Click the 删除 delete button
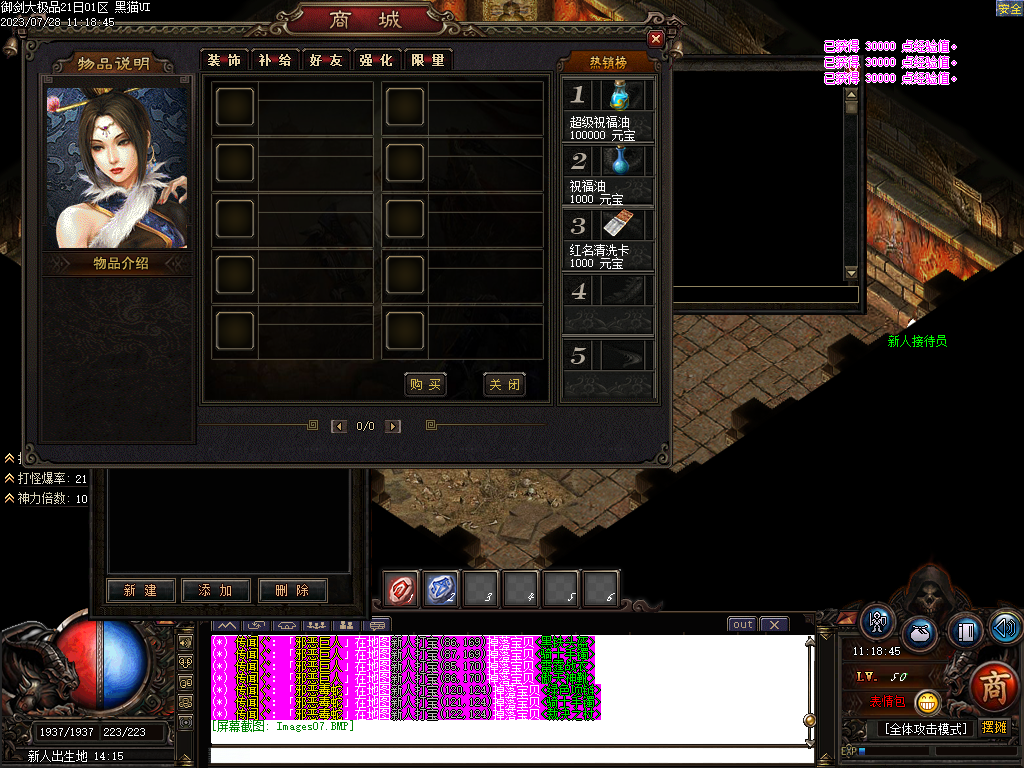 (x=292, y=591)
